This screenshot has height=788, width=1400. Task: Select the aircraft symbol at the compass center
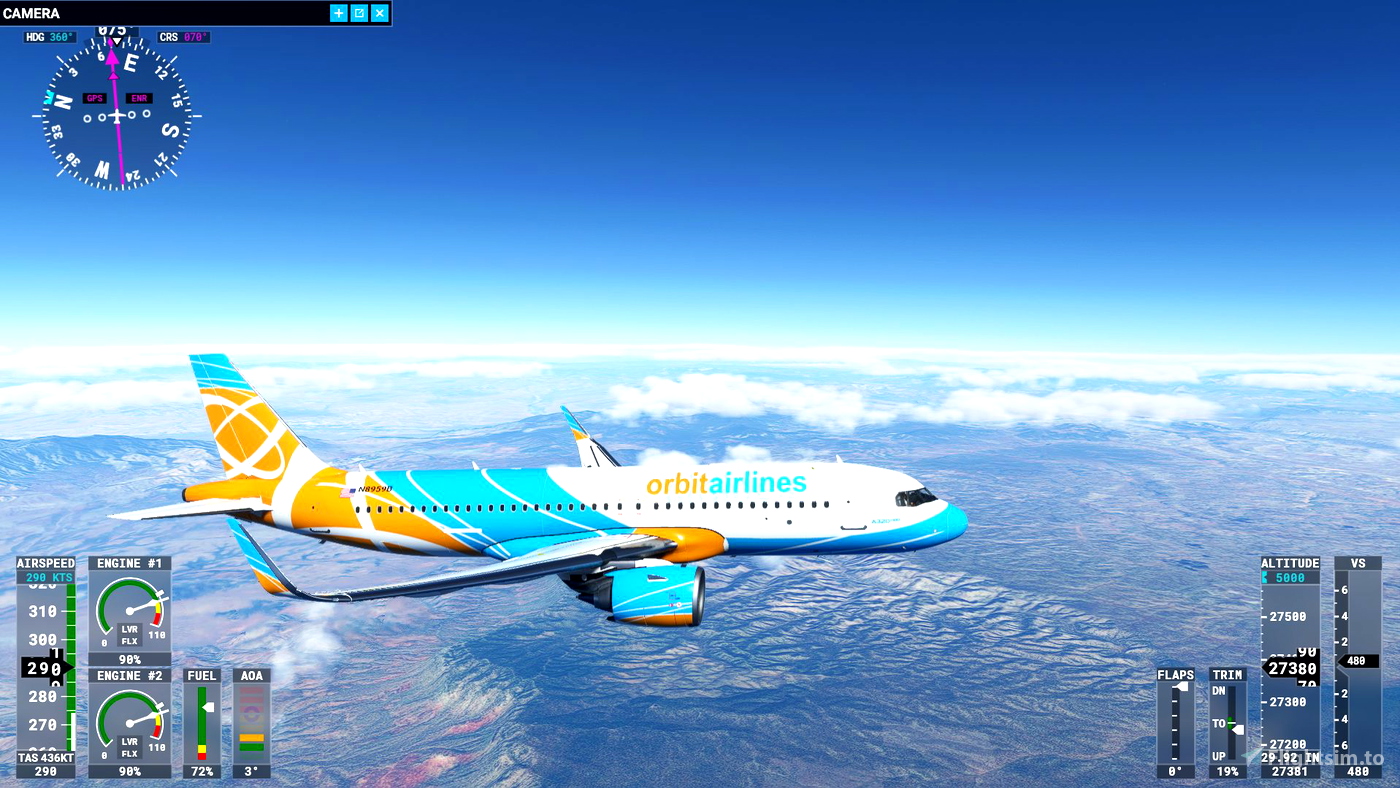117,116
